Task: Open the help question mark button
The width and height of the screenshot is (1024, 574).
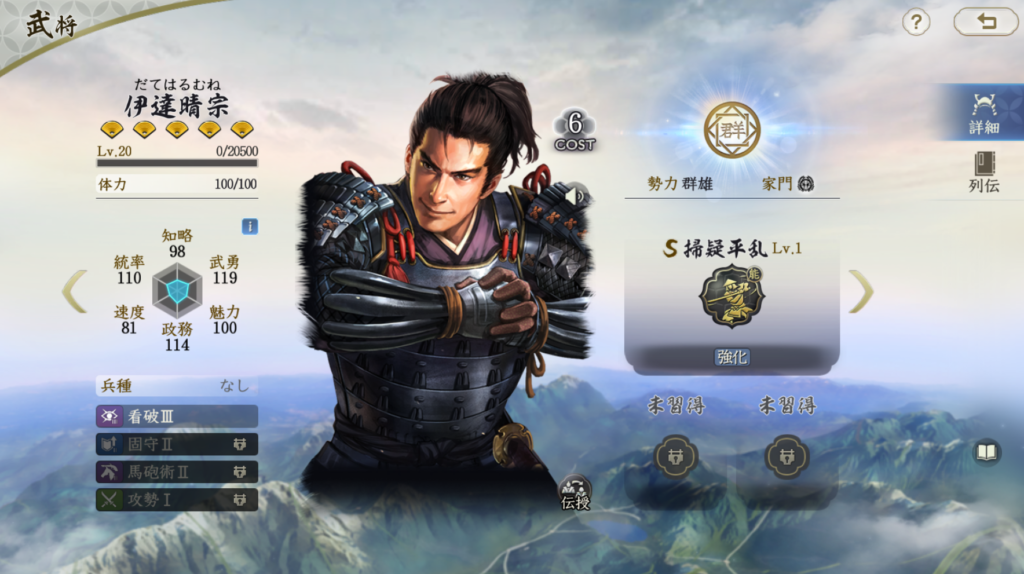Action: pyautogui.click(x=916, y=22)
